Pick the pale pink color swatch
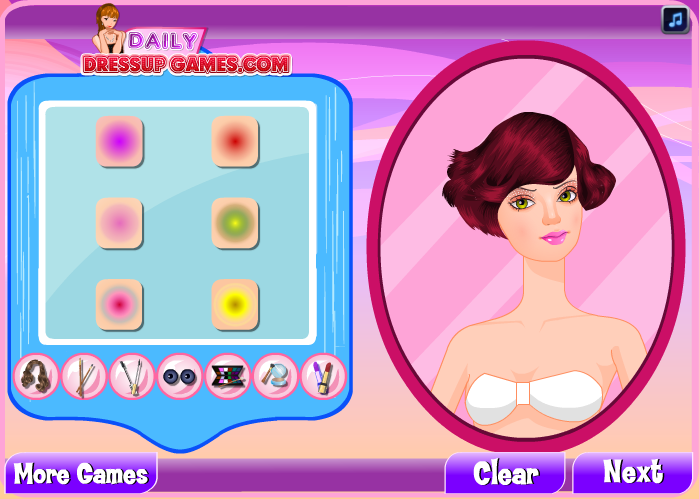Image resolution: width=699 pixels, height=499 pixels. pos(119,222)
